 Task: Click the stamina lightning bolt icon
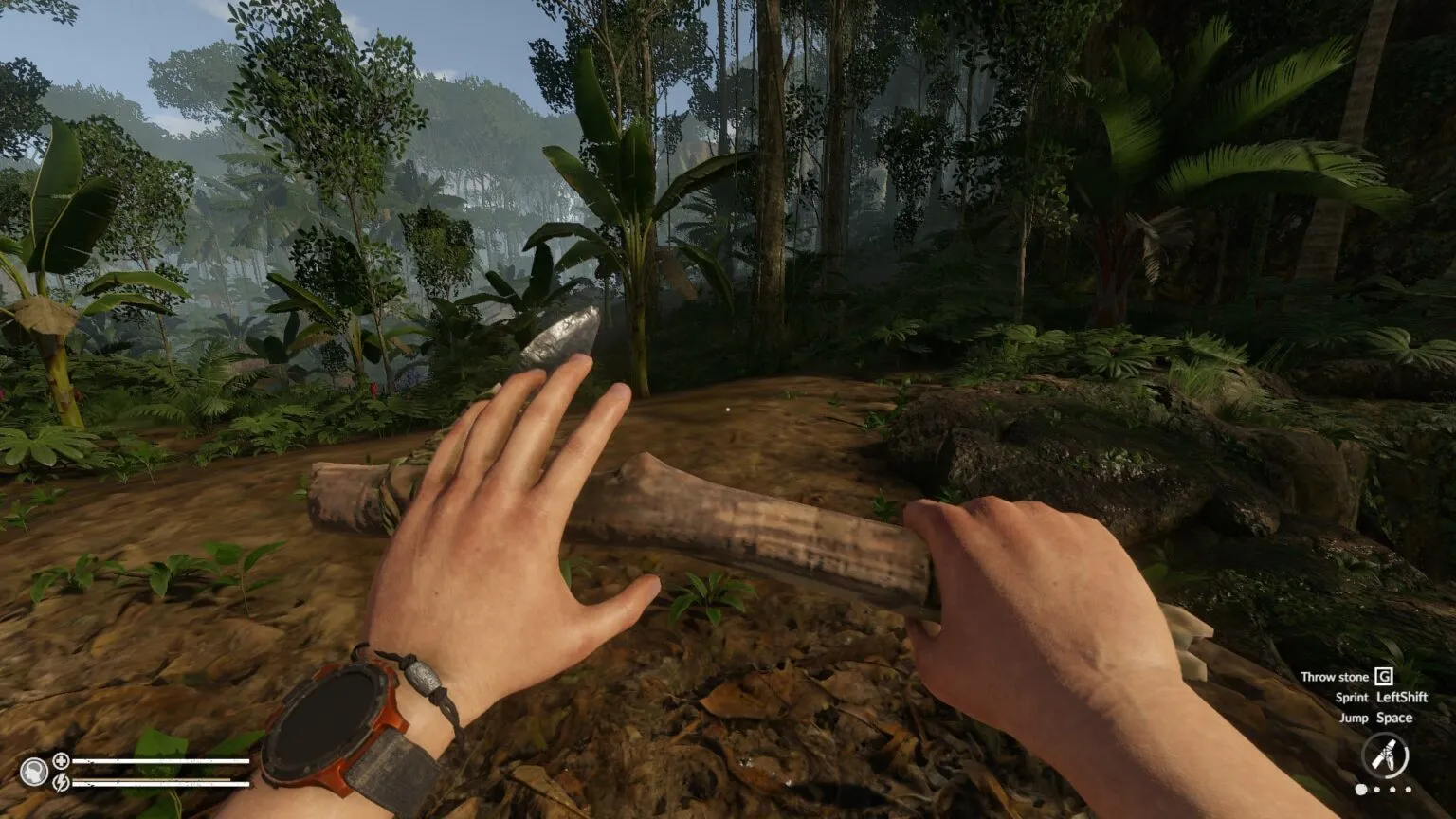(61, 783)
